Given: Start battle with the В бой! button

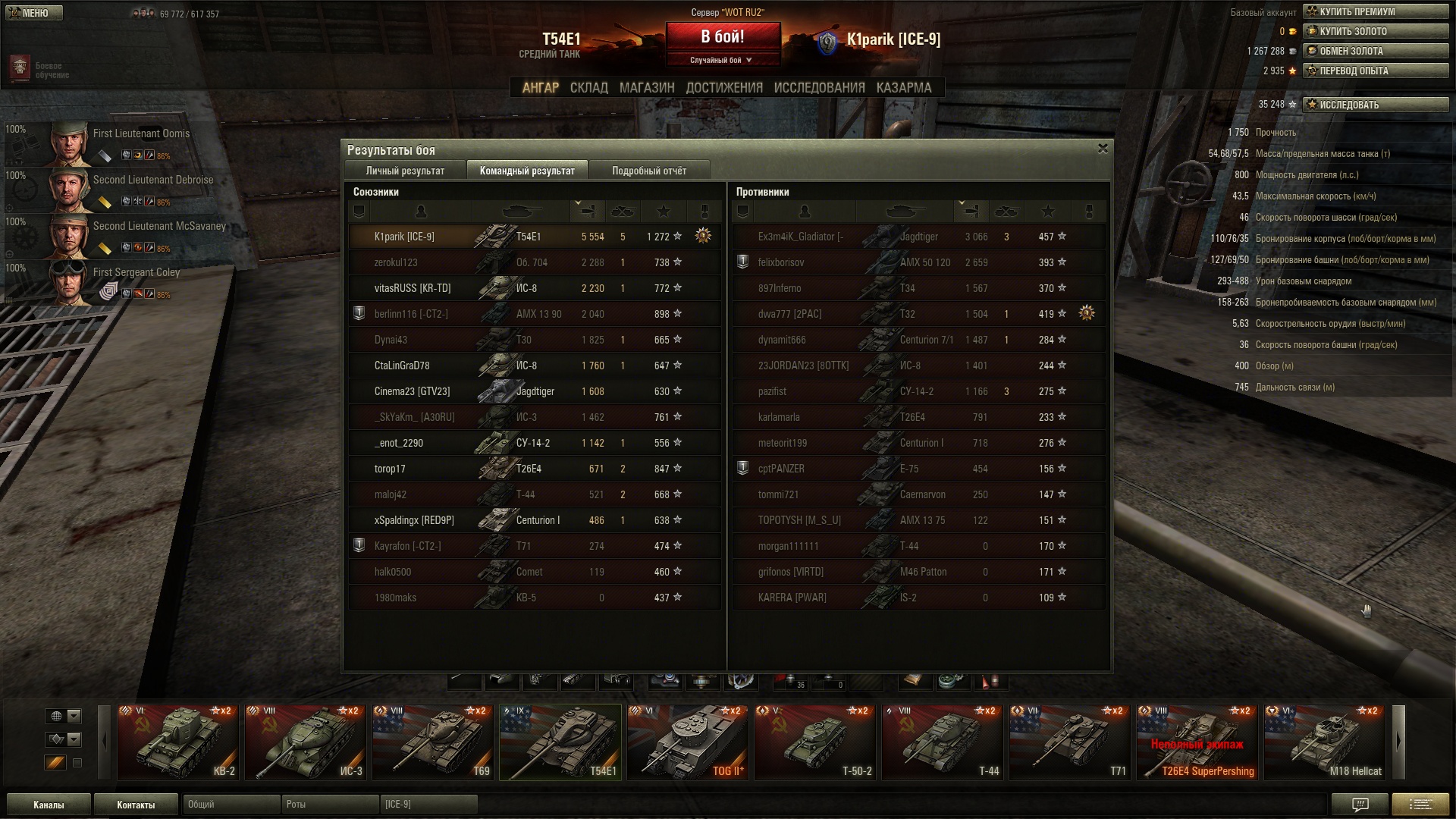Looking at the screenshot, I should [x=723, y=38].
